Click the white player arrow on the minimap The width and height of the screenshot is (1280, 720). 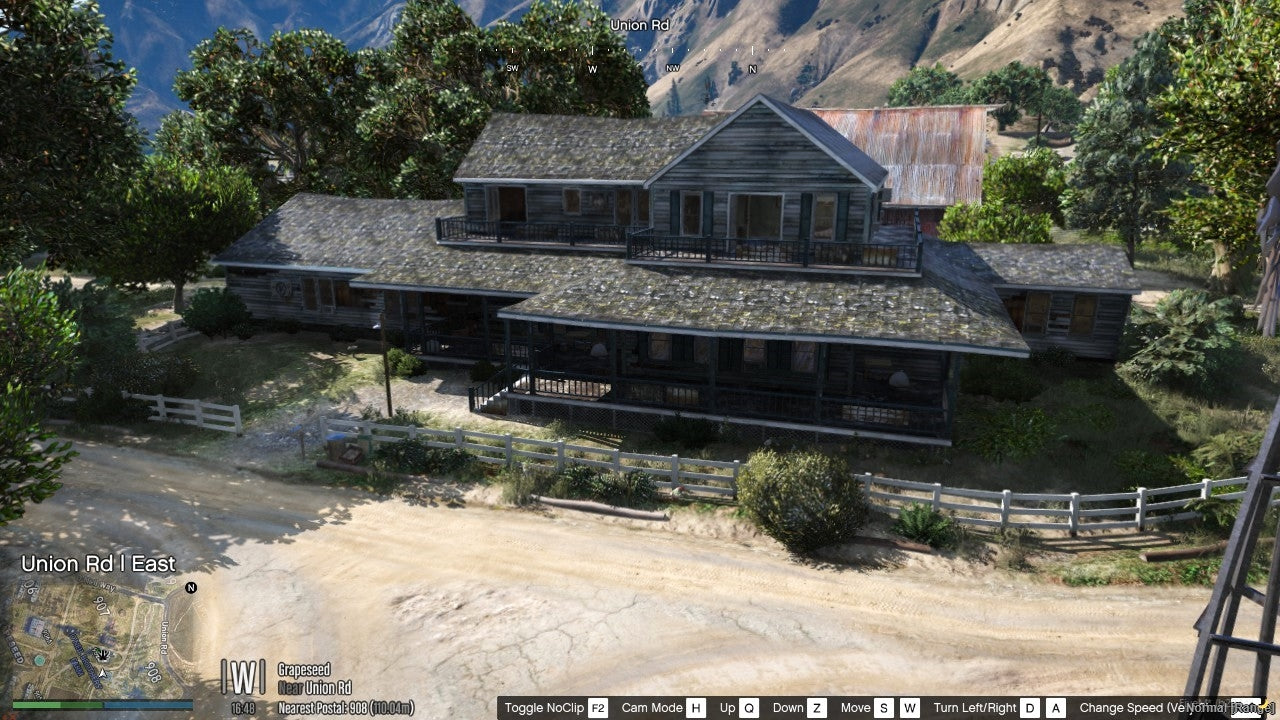click(x=103, y=673)
